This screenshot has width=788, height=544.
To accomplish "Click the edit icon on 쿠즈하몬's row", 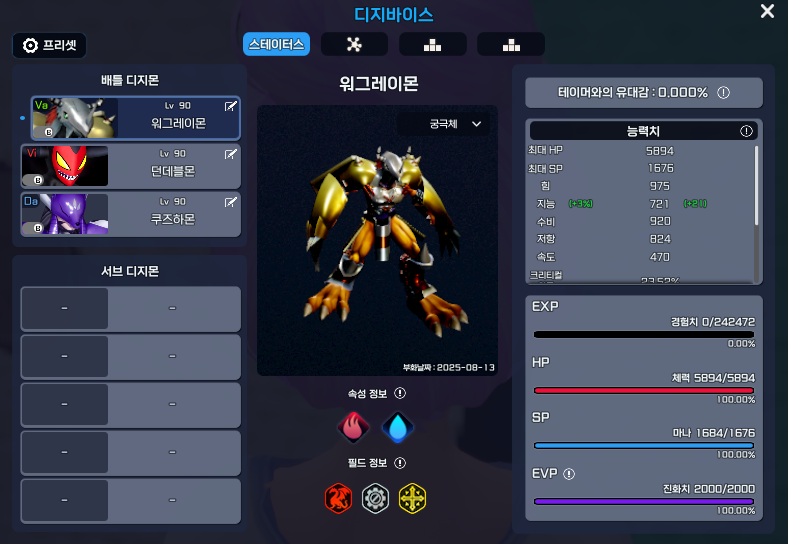I will pos(231,202).
